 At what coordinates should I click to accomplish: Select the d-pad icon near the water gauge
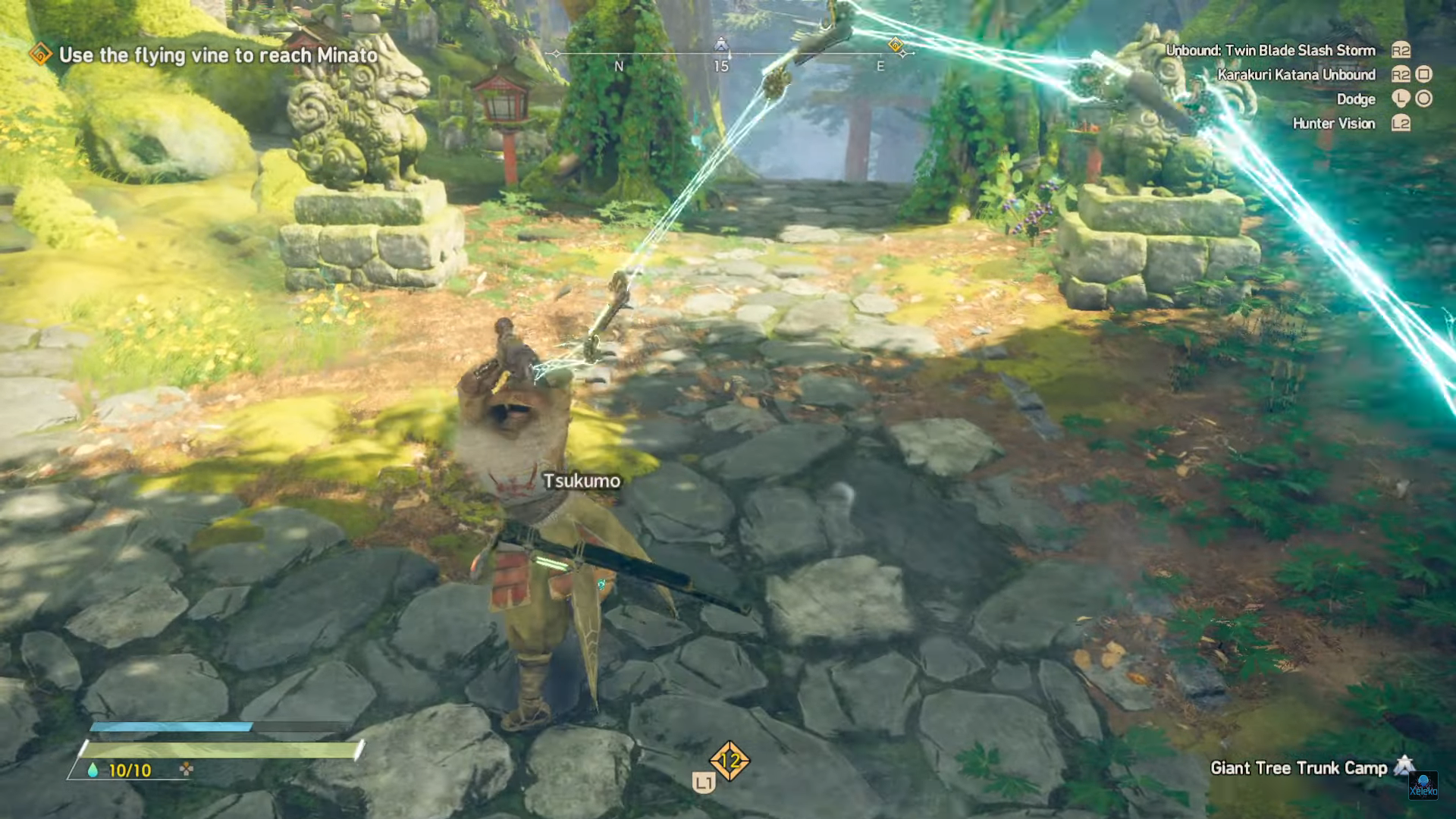pyautogui.click(x=187, y=768)
